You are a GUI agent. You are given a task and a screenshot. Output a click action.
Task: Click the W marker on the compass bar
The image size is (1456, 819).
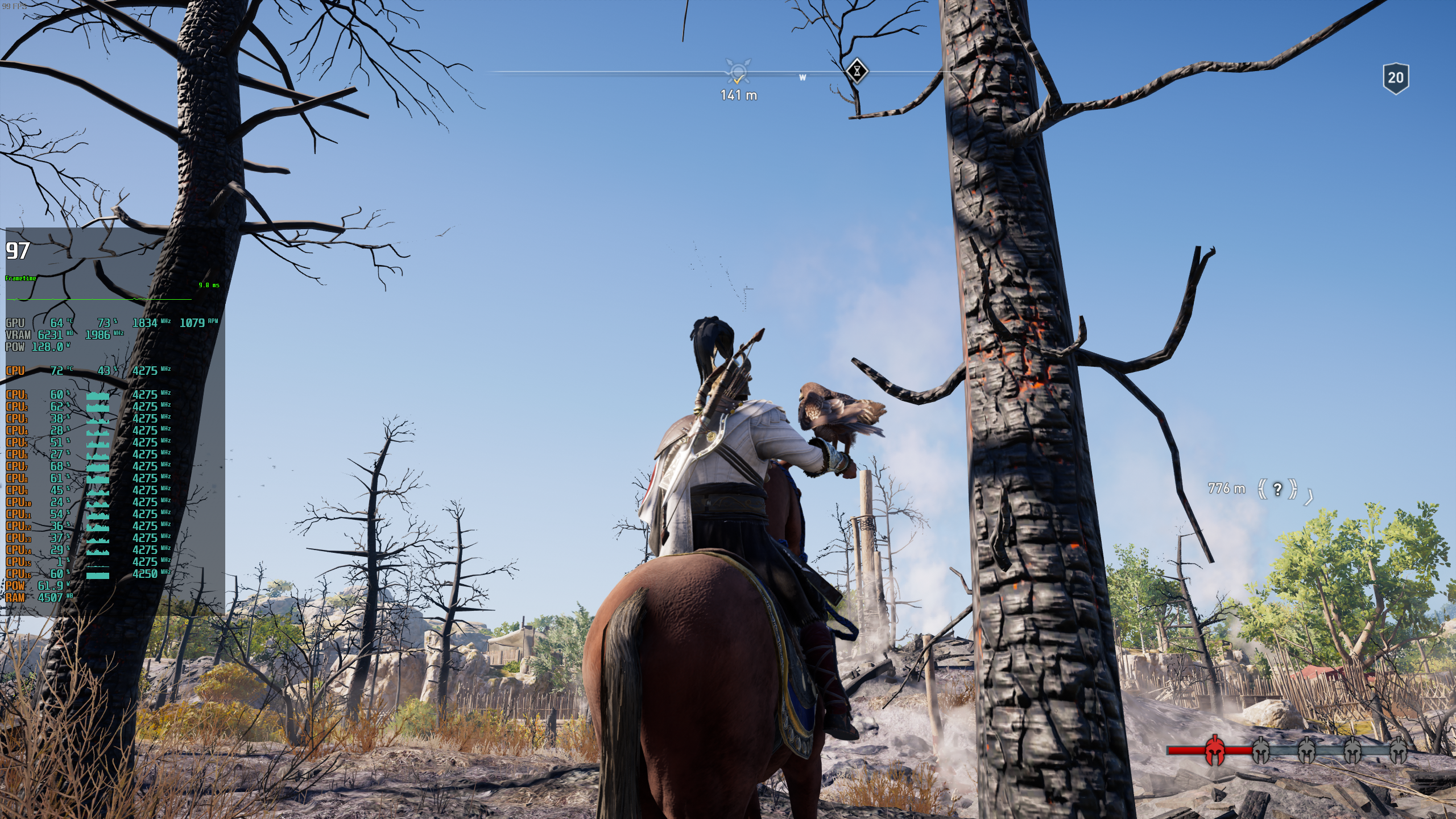pos(803,78)
